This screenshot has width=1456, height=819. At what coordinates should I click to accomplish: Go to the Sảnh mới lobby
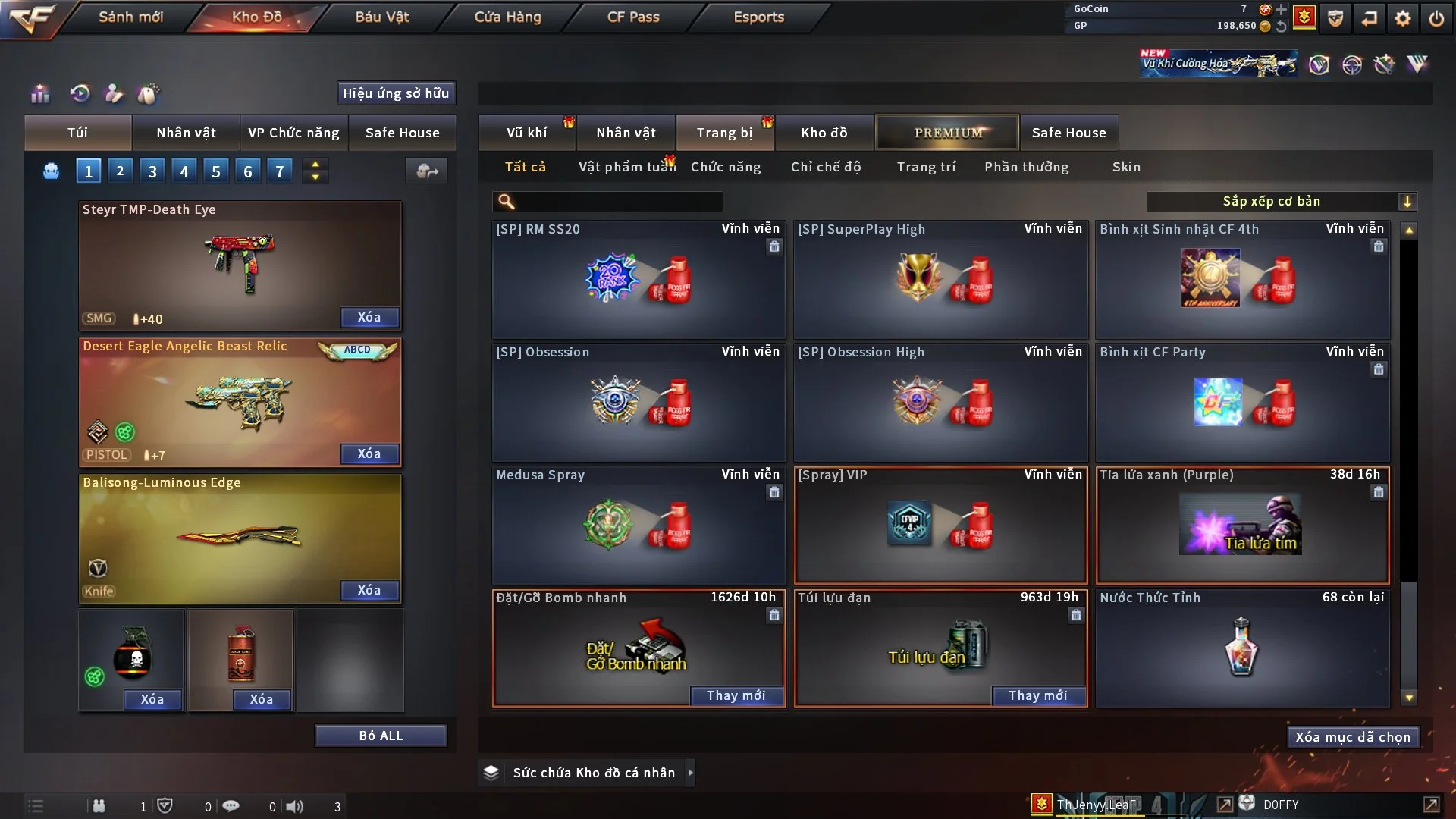tap(130, 17)
